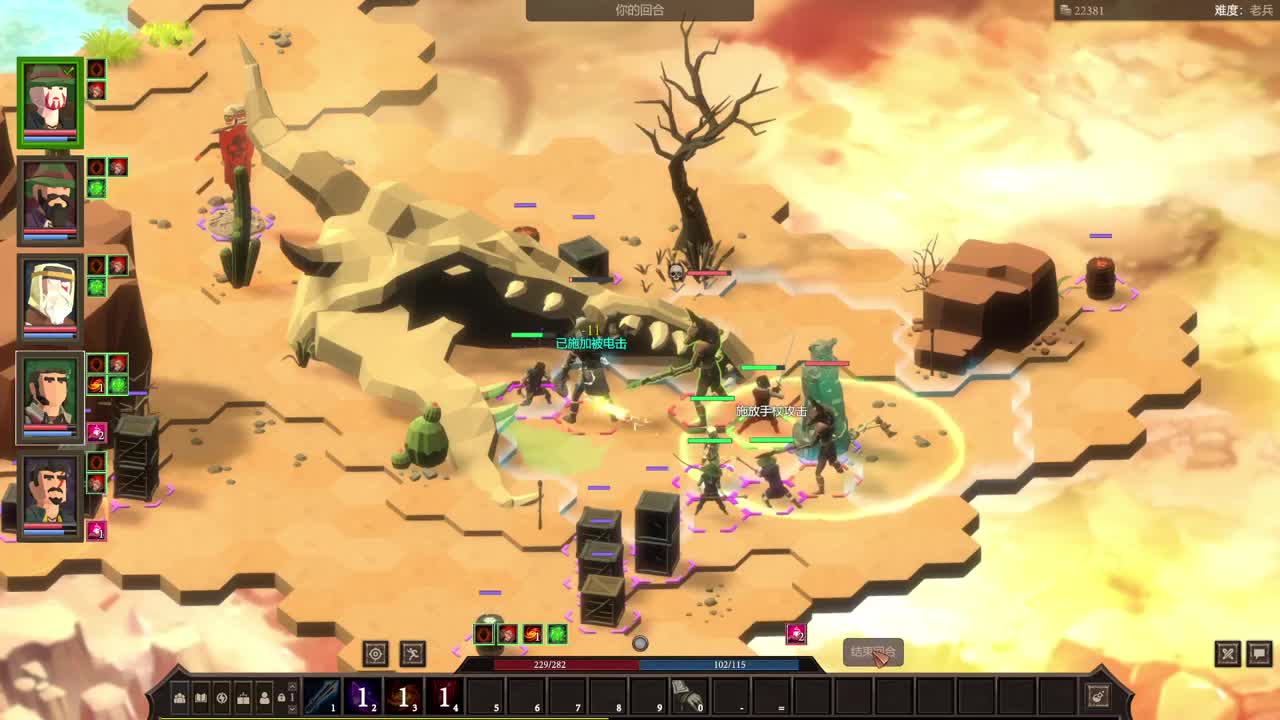Open the journal book icon
This screenshot has height=720, width=1280.
tap(202, 697)
